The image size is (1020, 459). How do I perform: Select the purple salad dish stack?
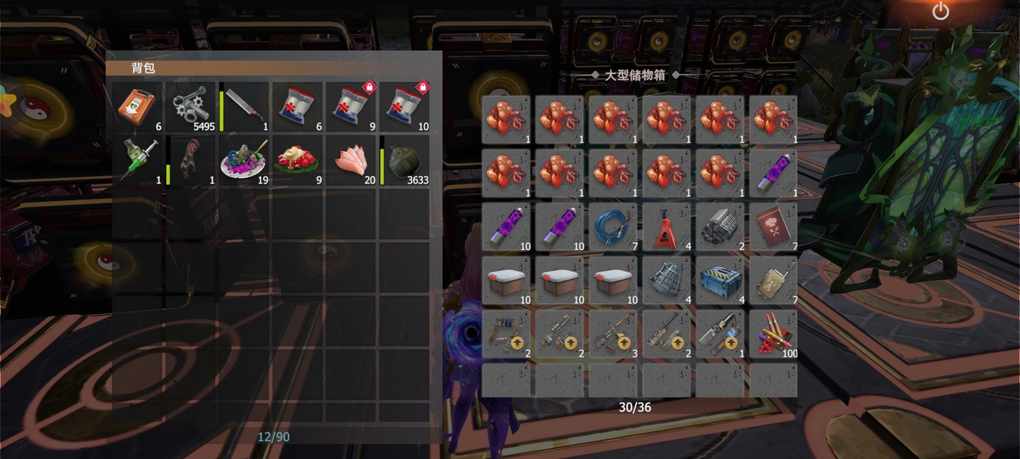[245, 161]
